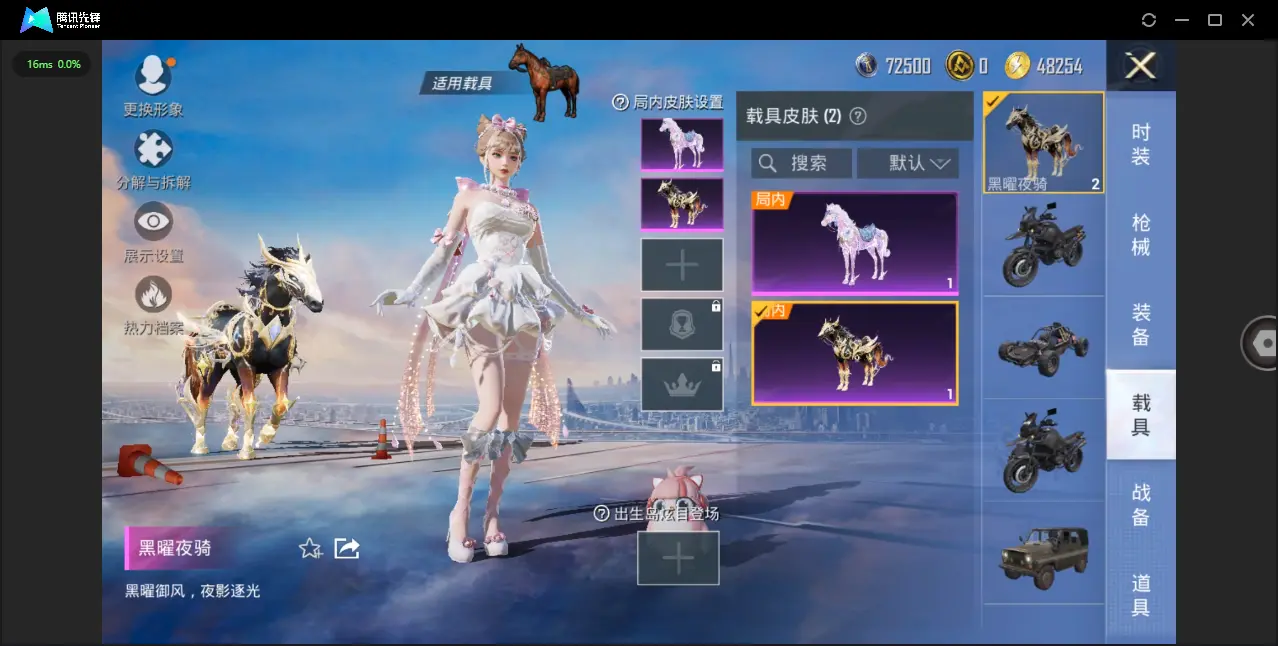Select the 装备 equipment tab
Viewport: 1278px width, 646px height.
(x=1140, y=324)
